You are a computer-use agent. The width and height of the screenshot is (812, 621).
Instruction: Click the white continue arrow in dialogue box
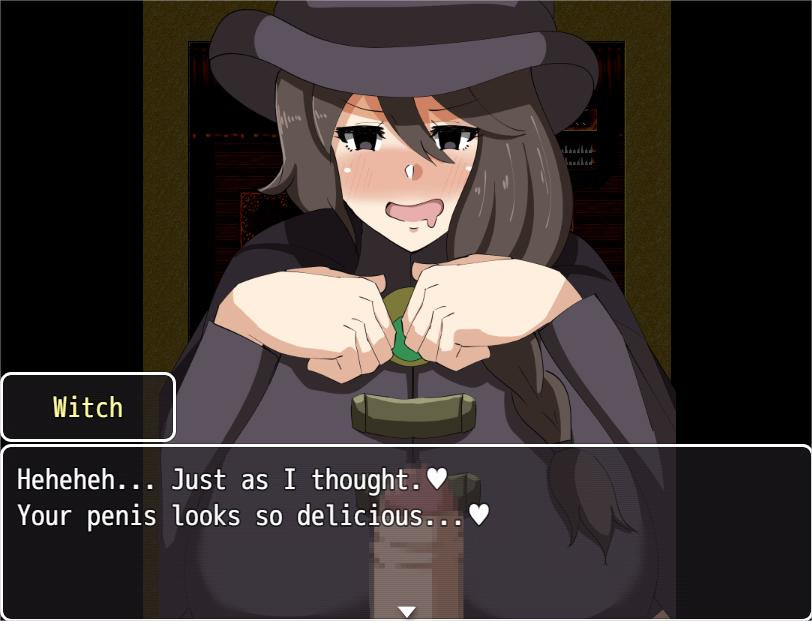point(406,611)
